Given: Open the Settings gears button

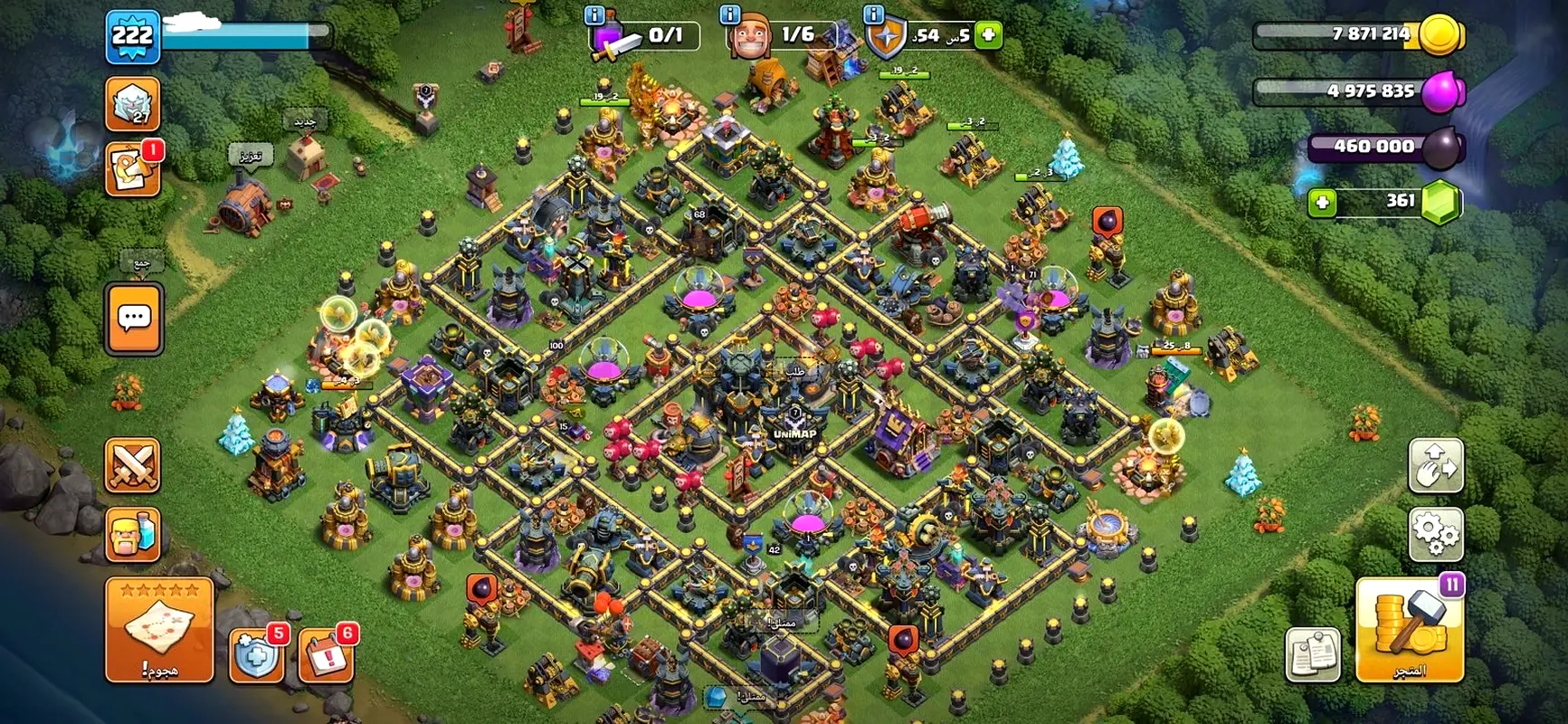Looking at the screenshot, I should 1435,533.
